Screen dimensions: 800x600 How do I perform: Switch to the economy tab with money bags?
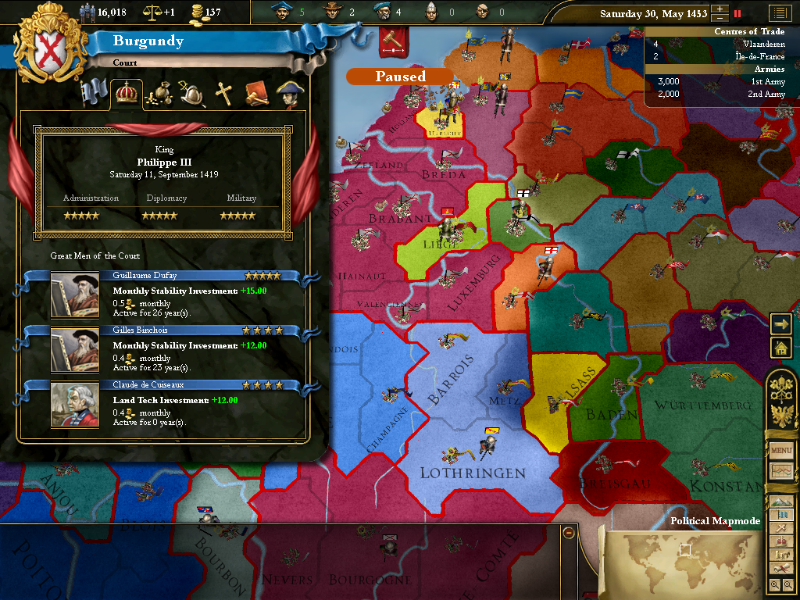tap(159, 94)
